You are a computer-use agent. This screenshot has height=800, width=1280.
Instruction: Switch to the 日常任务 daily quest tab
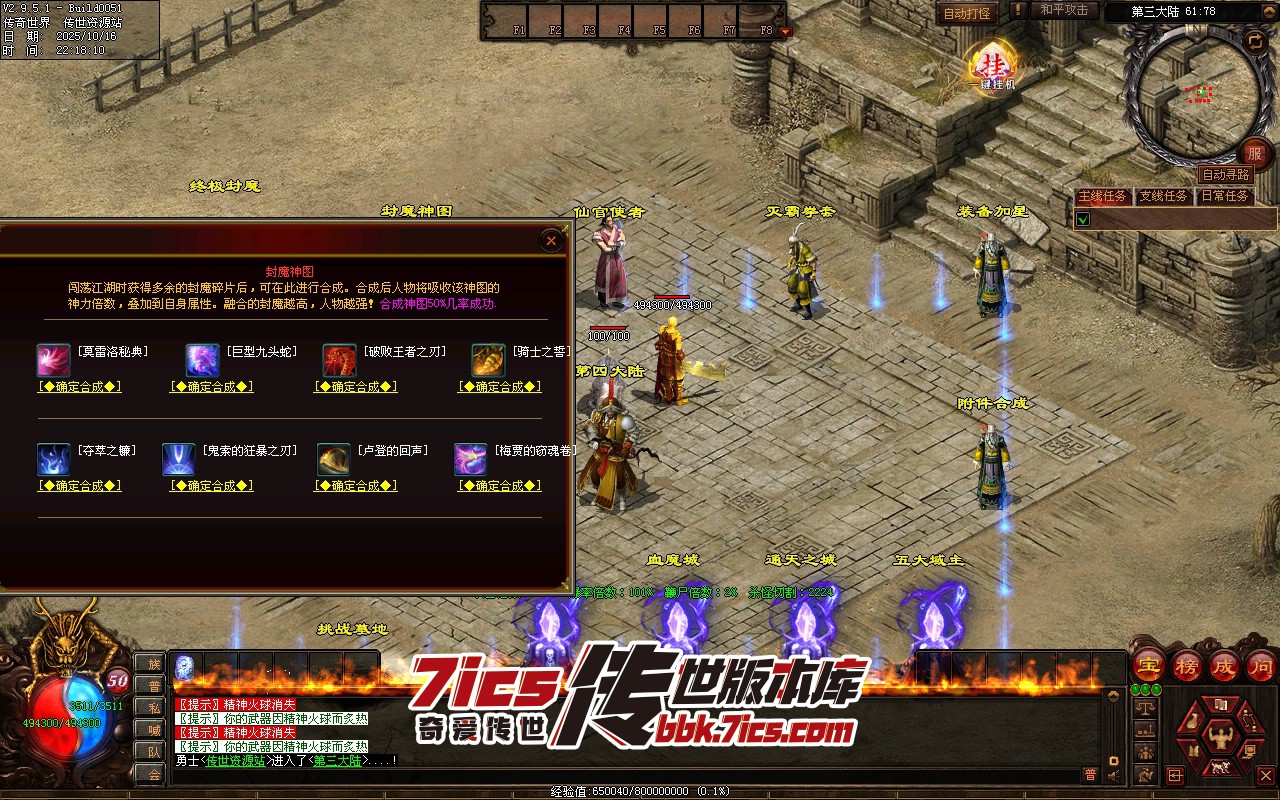(x=1224, y=196)
